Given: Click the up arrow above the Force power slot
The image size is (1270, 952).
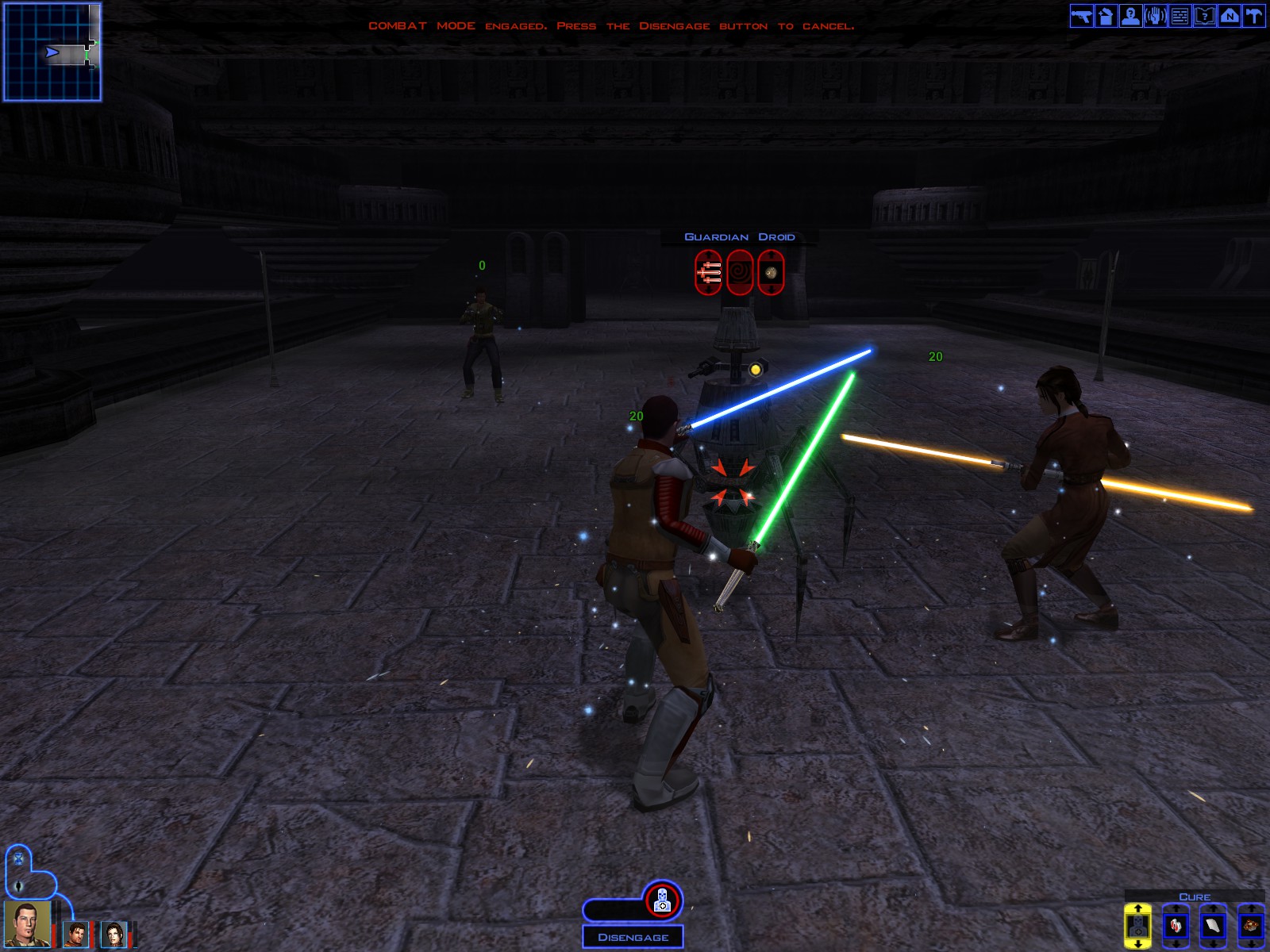Looking at the screenshot, I should 1137,908.
